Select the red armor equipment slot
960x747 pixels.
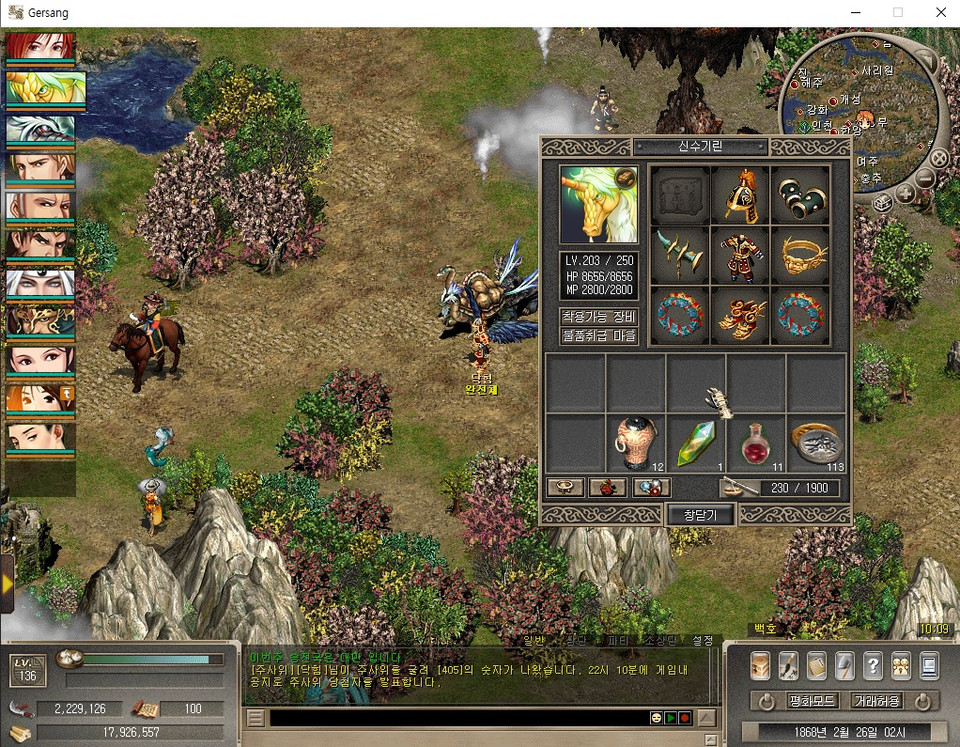tap(739, 255)
